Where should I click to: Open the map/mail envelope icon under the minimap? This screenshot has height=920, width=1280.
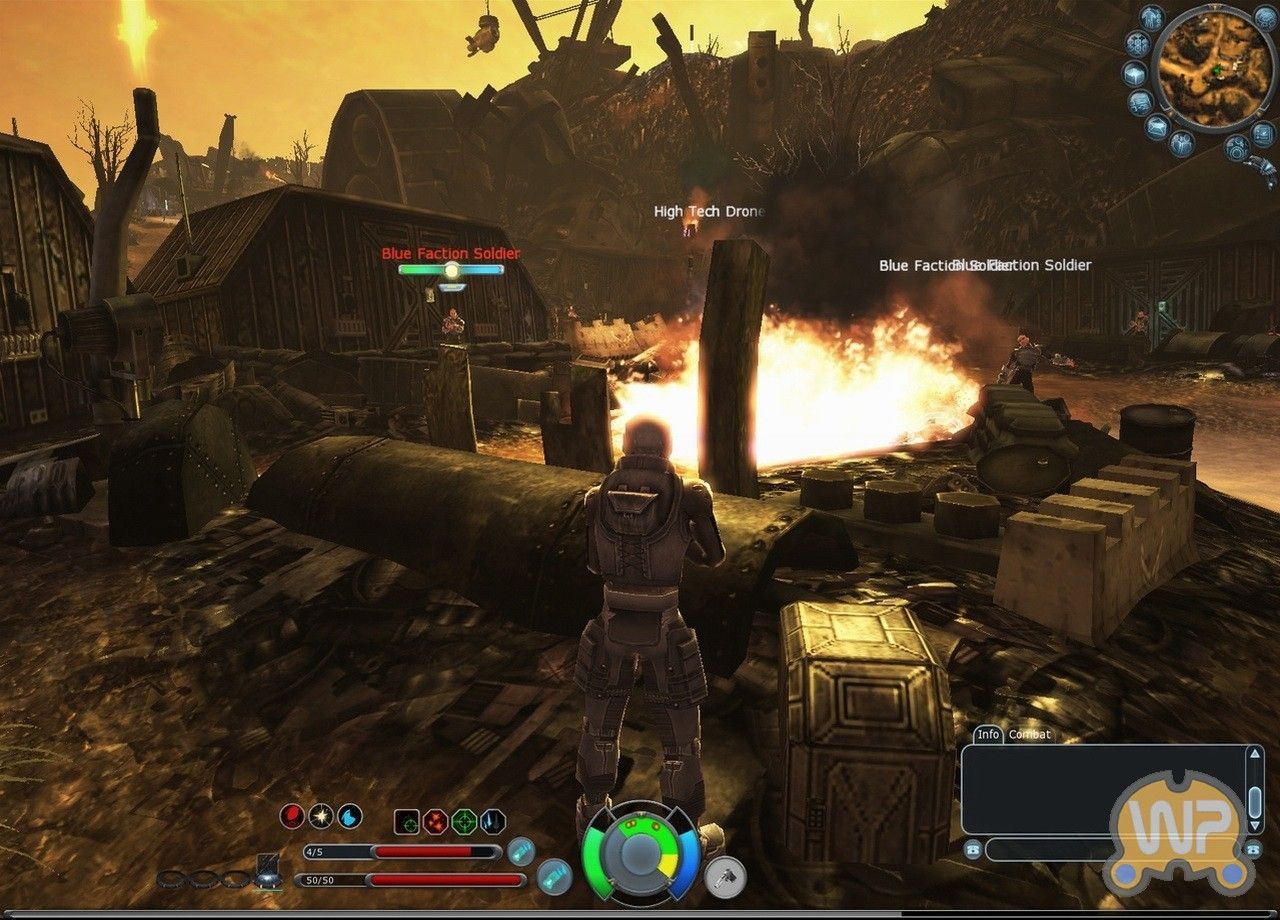(1157, 124)
